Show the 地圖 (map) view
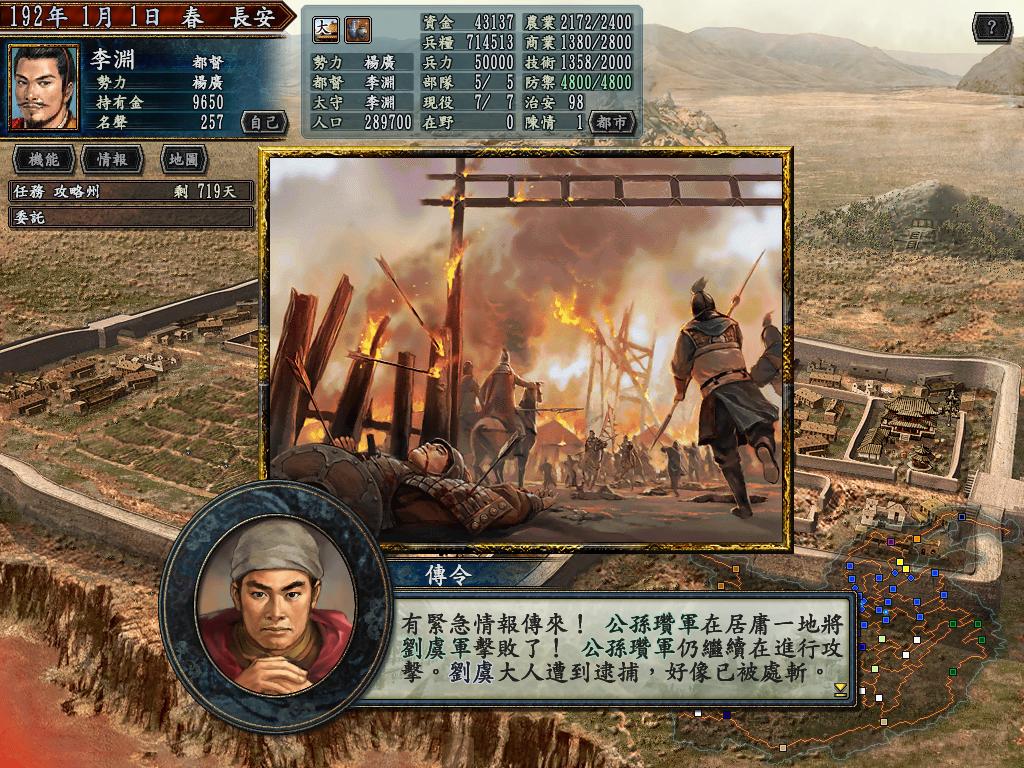Screen dimensions: 1024x768 click(183, 159)
